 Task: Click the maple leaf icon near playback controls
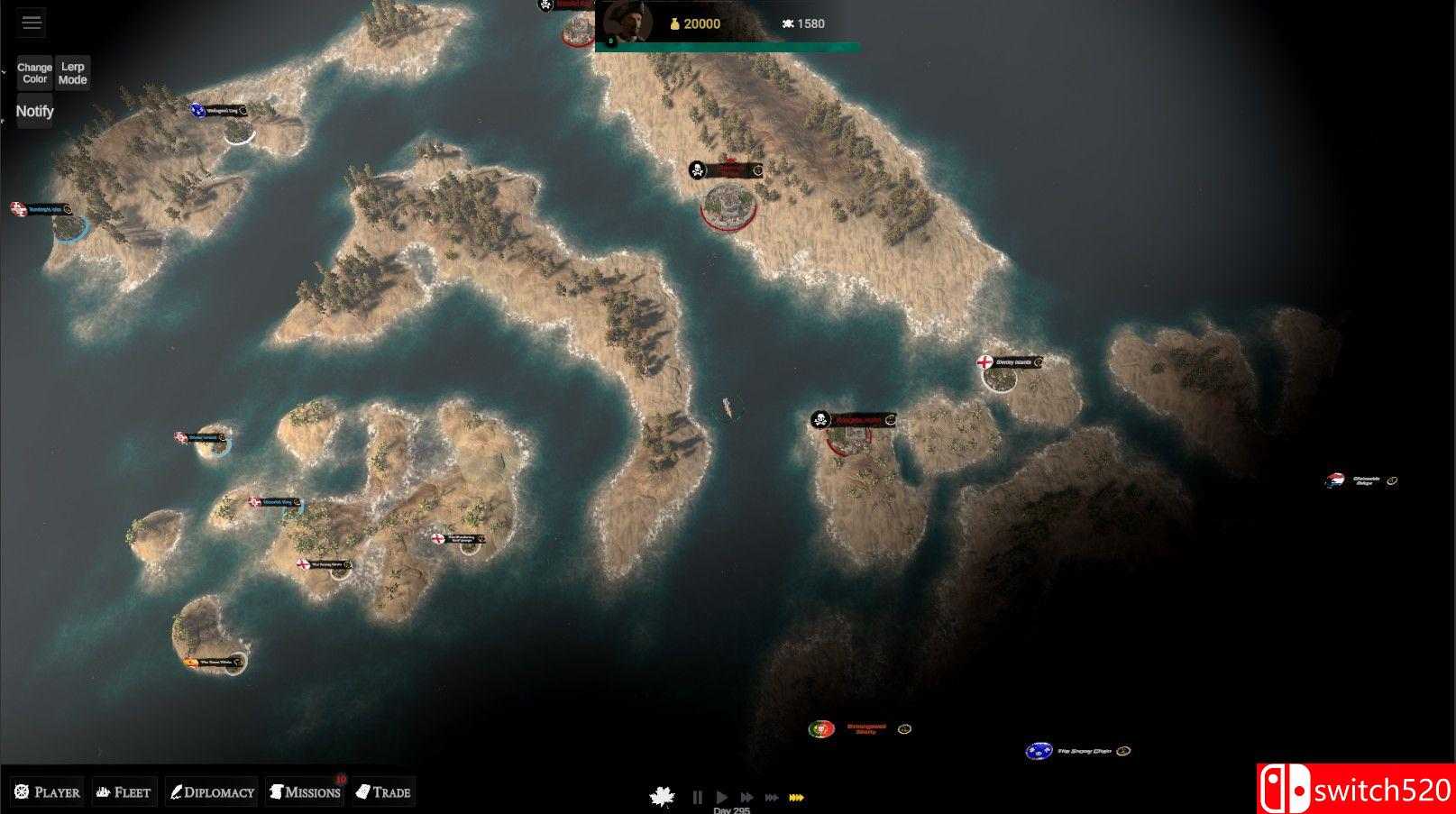click(x=662, y=796)
